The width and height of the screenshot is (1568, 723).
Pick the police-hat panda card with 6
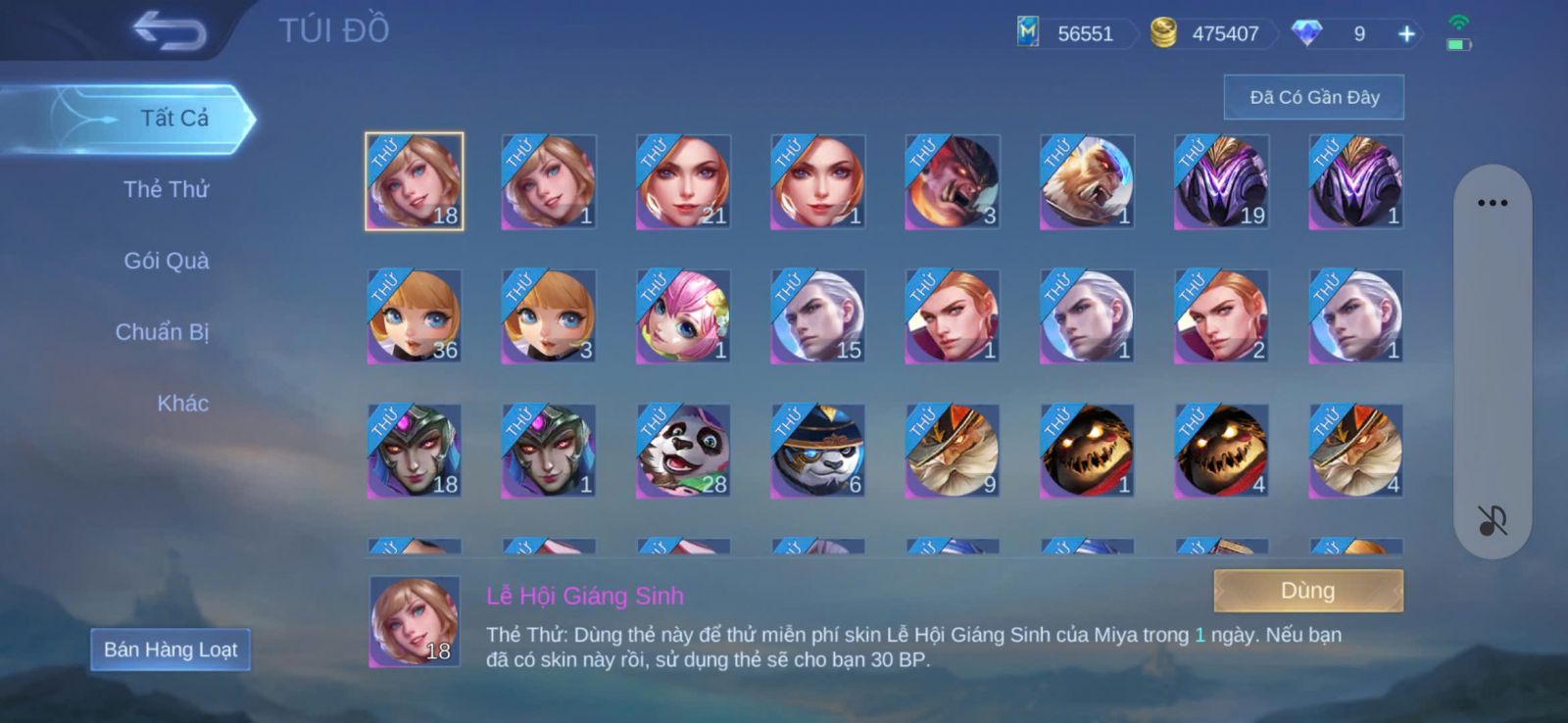[x=817, y=451]
